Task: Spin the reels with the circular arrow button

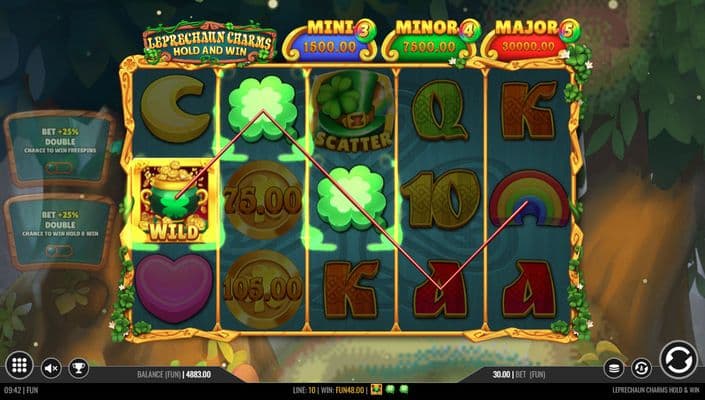Action: [x=678, y=360]
